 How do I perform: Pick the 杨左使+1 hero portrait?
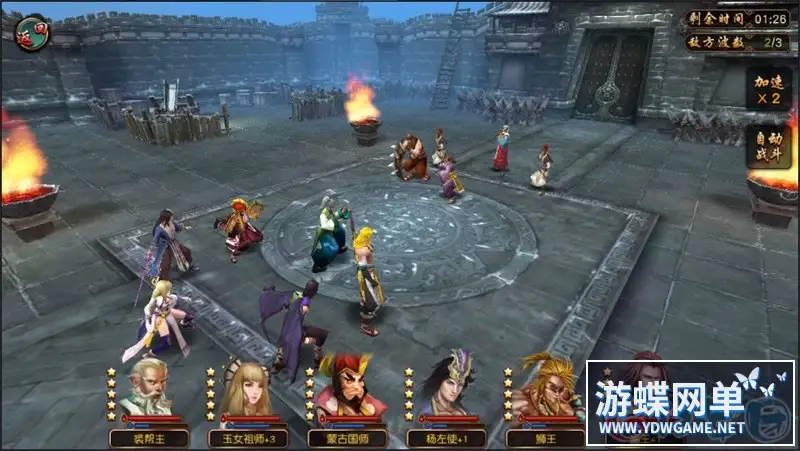[443, 390]
